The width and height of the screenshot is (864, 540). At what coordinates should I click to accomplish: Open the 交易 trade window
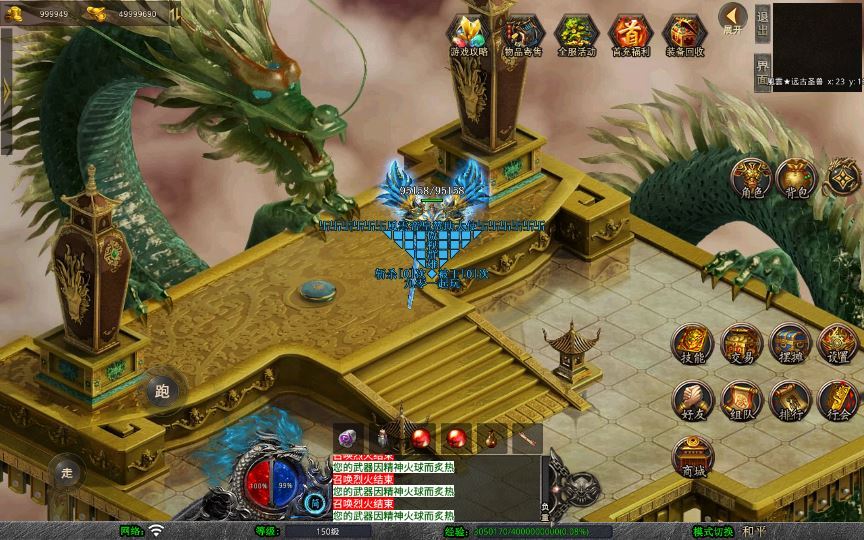[x=741, y=343]
